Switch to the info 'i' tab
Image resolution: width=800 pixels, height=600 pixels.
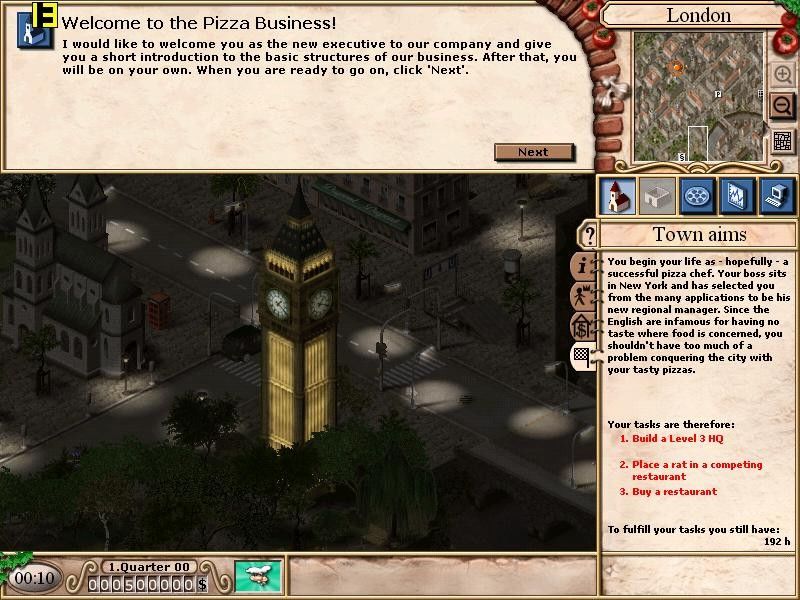coord(584,266)
